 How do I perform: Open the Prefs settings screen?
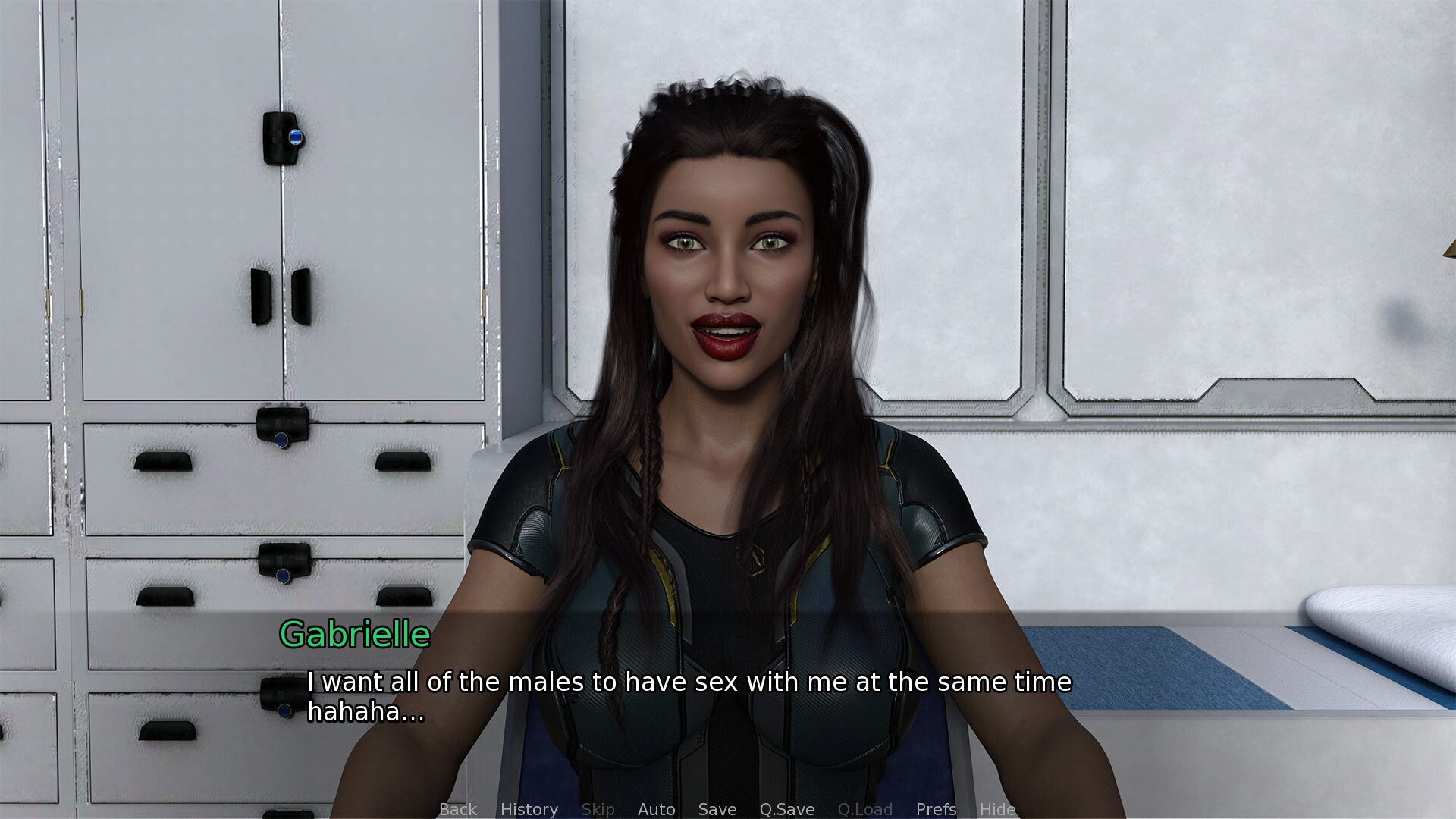937,809
